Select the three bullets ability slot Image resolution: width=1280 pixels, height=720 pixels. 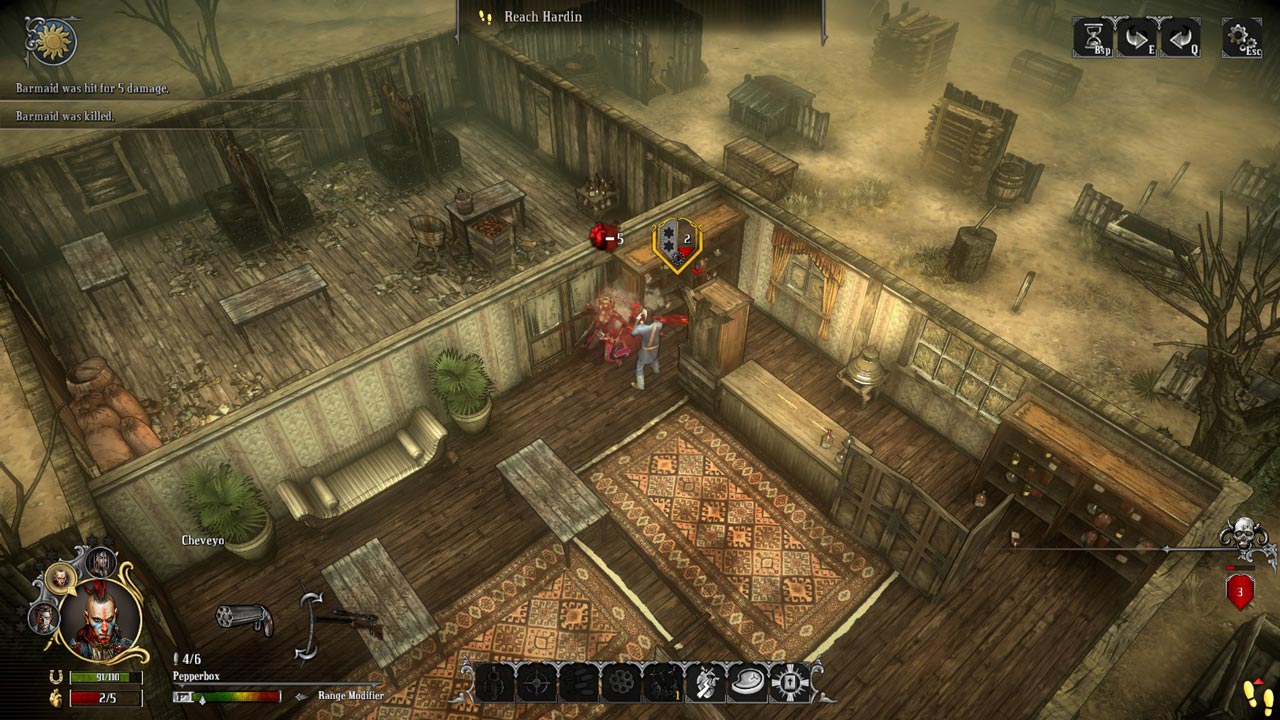pos(578,683)
